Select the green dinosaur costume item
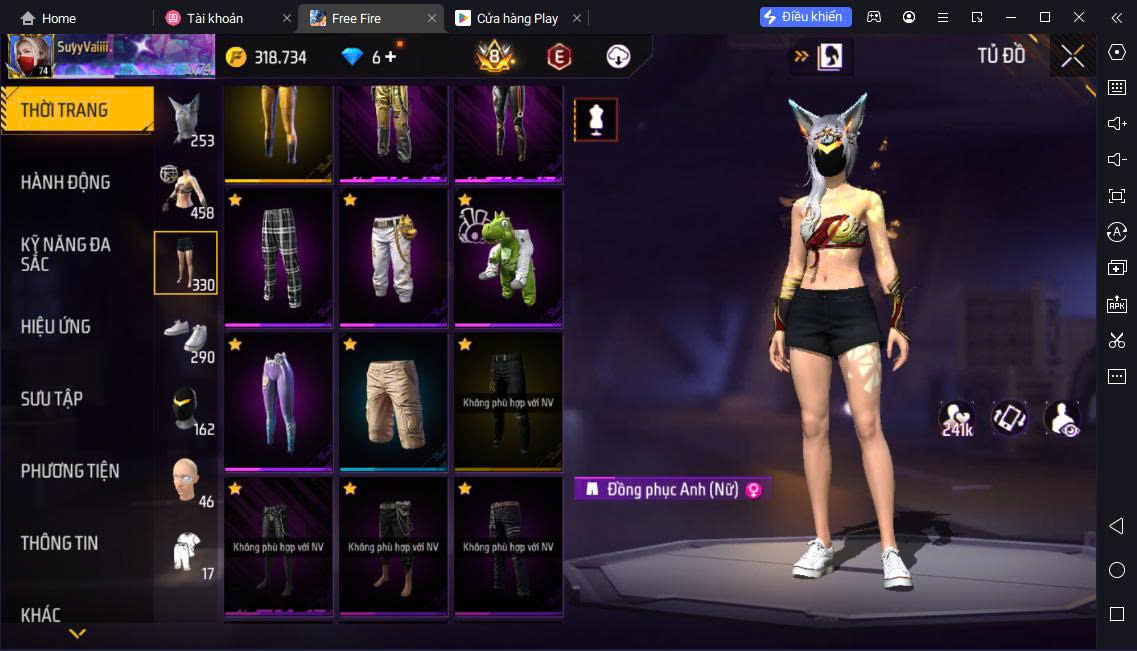The height and width of the screenshot is (651, 1137). tap(508, 257)
